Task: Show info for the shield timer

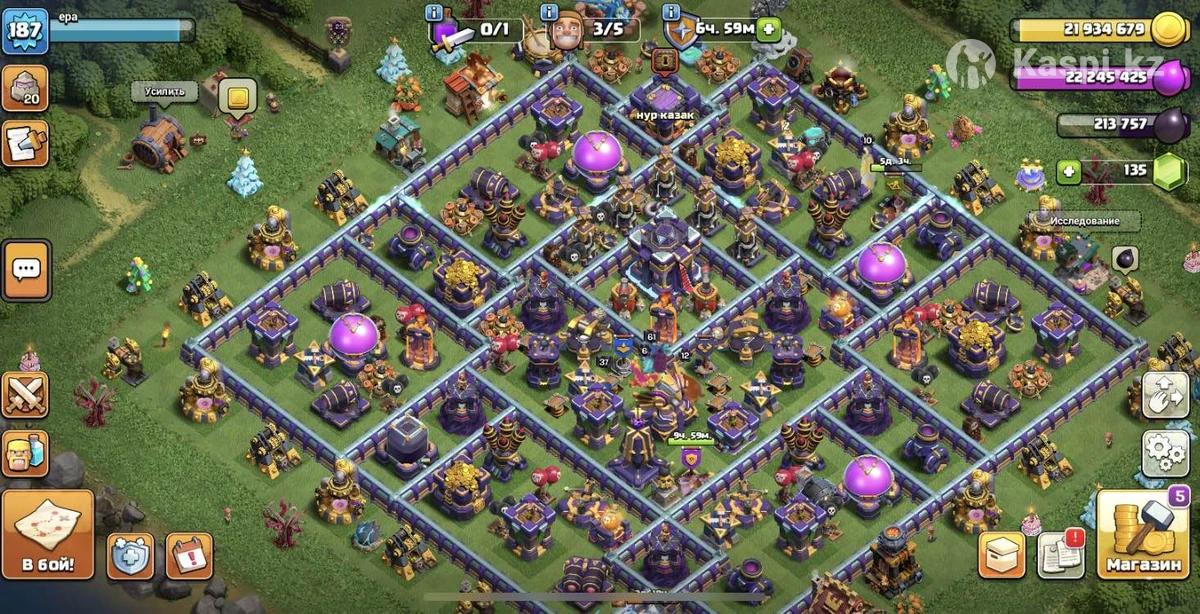Action: click(669, 12)
